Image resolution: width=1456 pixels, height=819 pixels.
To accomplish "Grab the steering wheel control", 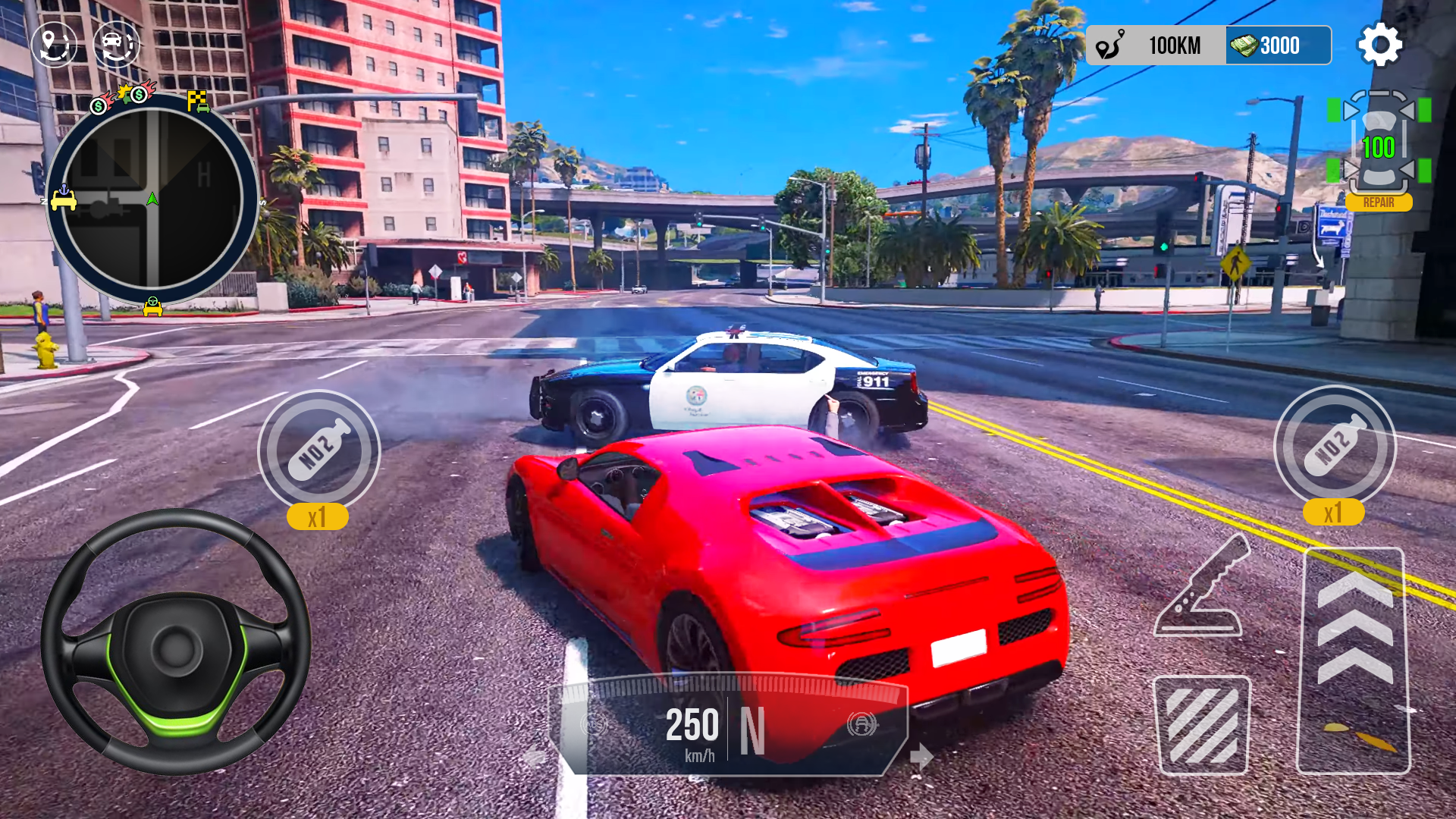I will [176, 642].
